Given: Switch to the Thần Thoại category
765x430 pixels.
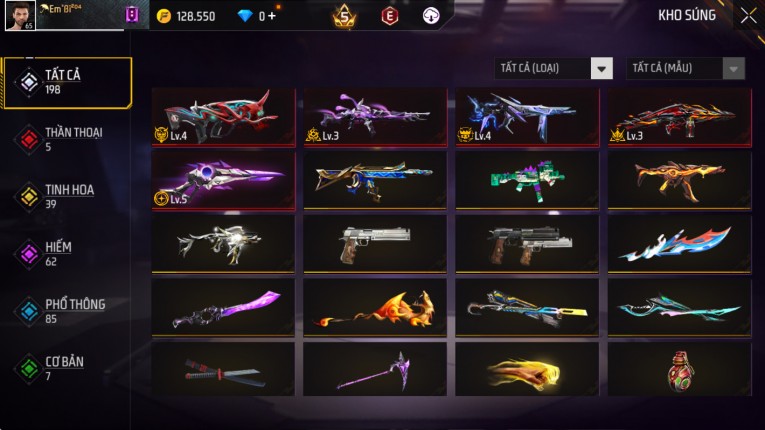Looking at the screenshot, I should 67,139.
